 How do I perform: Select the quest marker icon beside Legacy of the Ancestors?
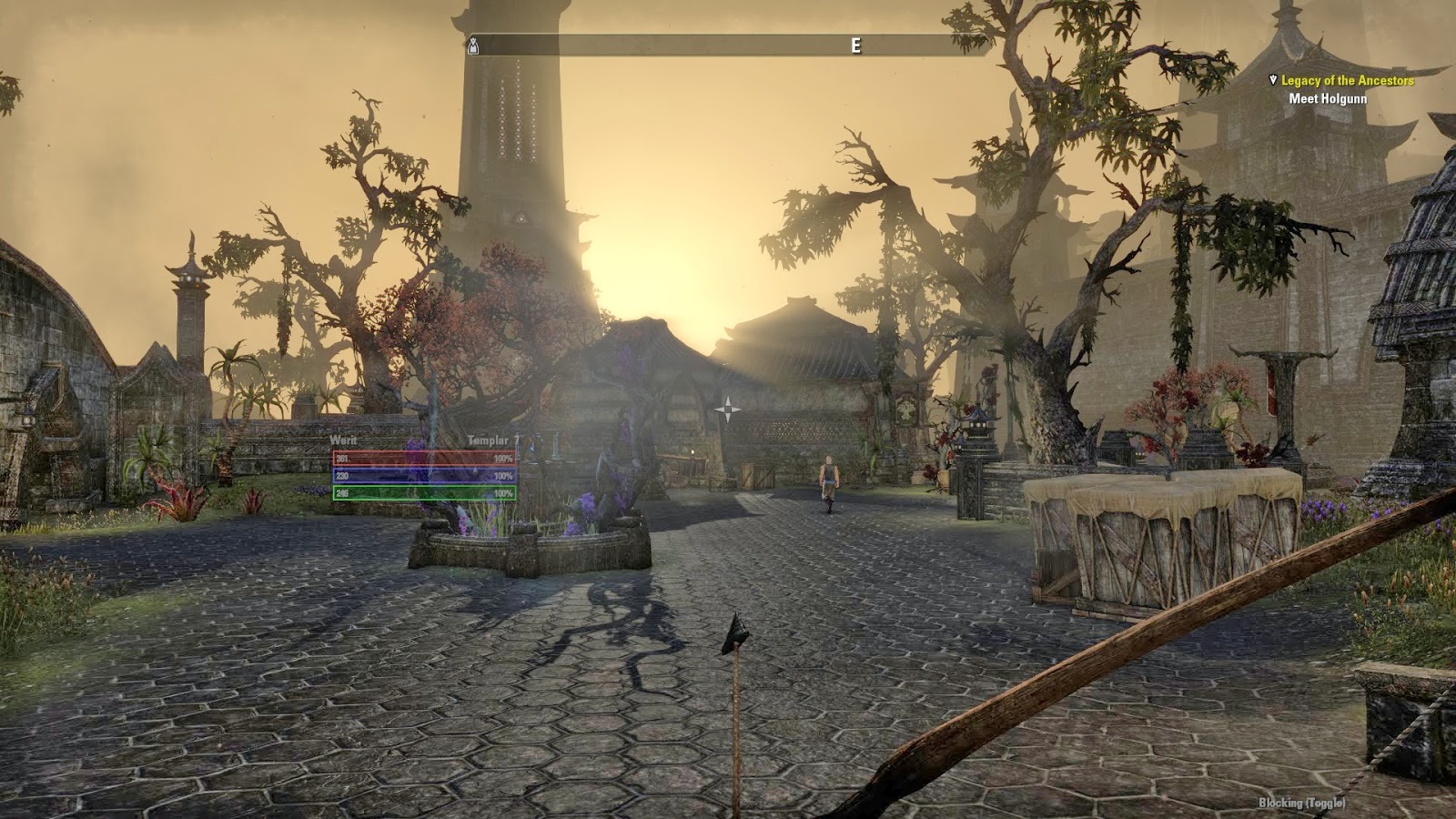pos(1273,79)
